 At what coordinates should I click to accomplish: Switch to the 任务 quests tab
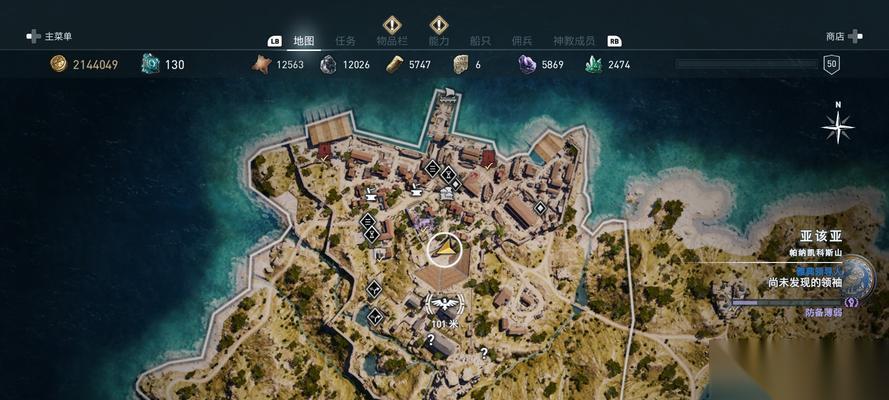pos(346,41)
